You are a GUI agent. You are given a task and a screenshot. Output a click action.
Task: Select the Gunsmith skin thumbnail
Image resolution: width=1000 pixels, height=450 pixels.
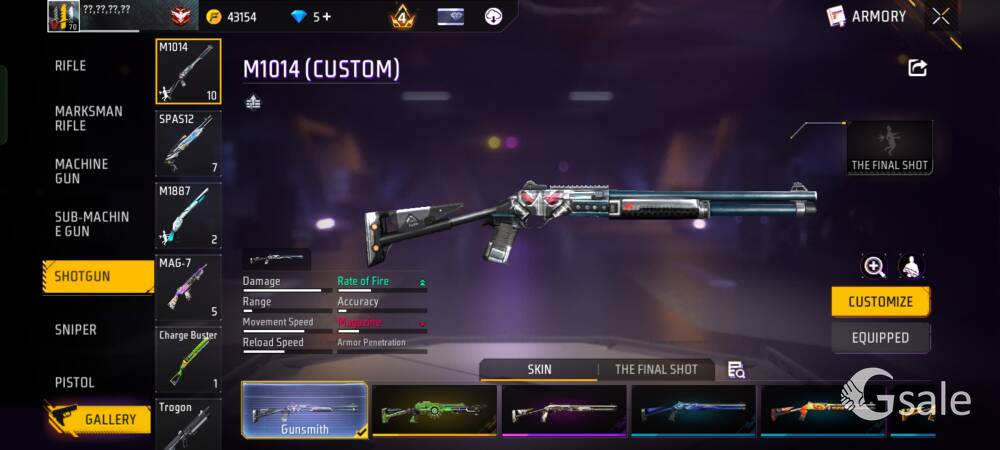click(304, 410)
